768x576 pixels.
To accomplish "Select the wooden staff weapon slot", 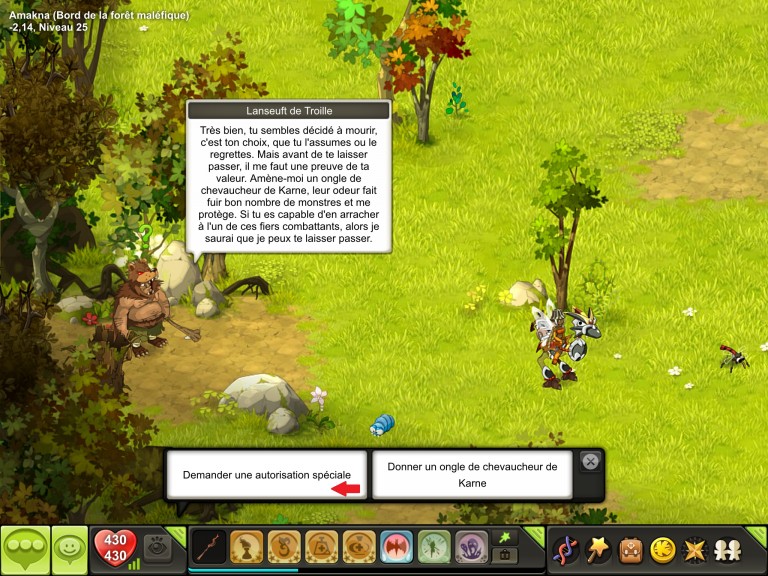I will [x=209, y=547].
